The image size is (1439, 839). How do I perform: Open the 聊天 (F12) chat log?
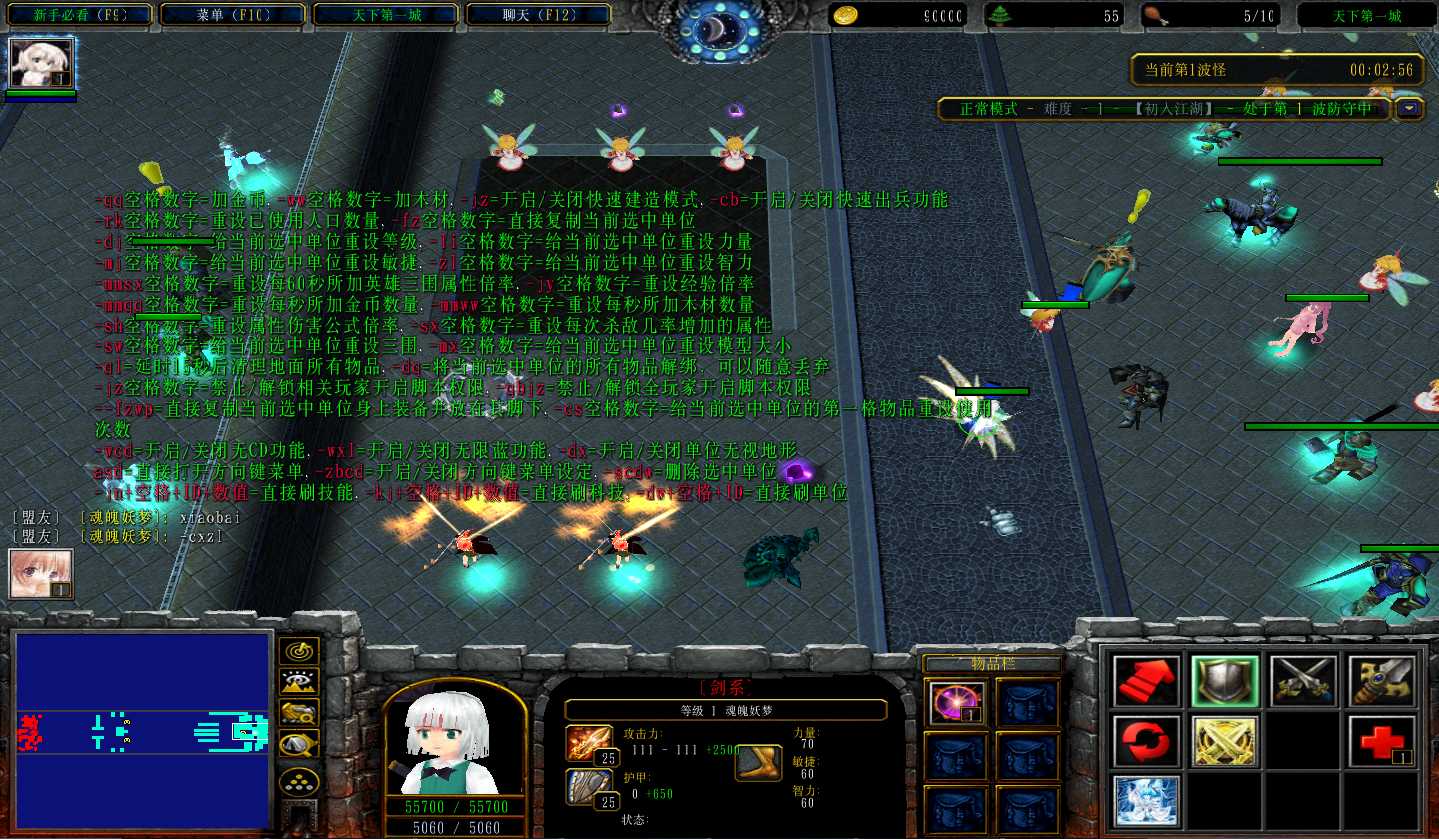pos(538,15)
